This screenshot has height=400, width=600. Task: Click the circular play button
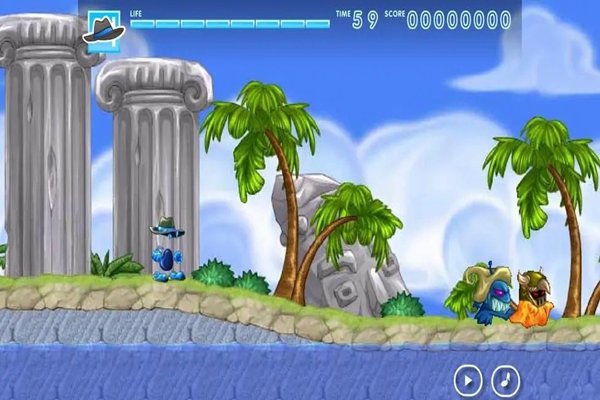(468, 380)
